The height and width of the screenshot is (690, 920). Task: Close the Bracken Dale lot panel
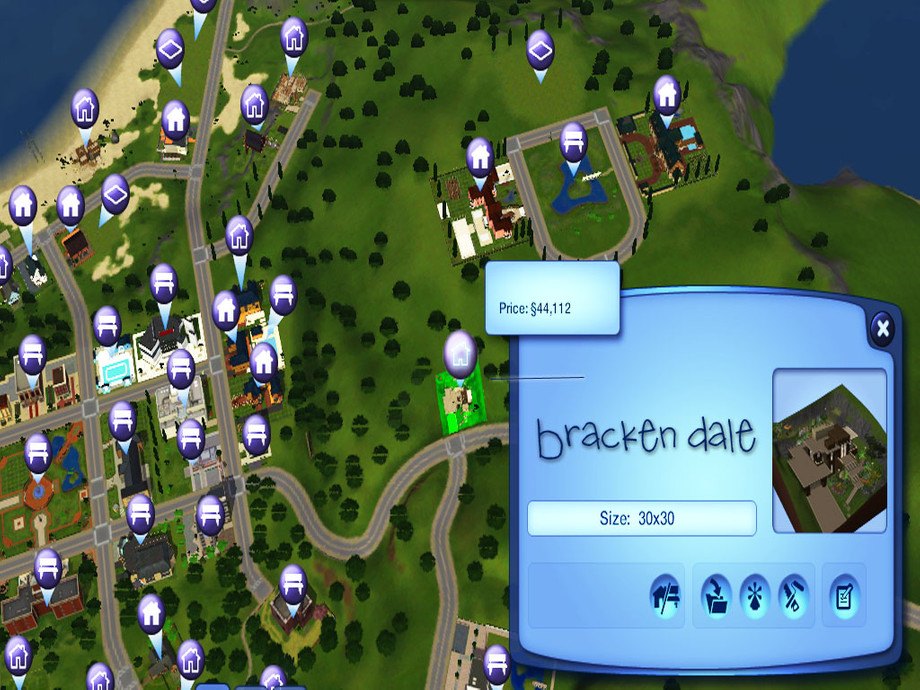coord(881,328)
